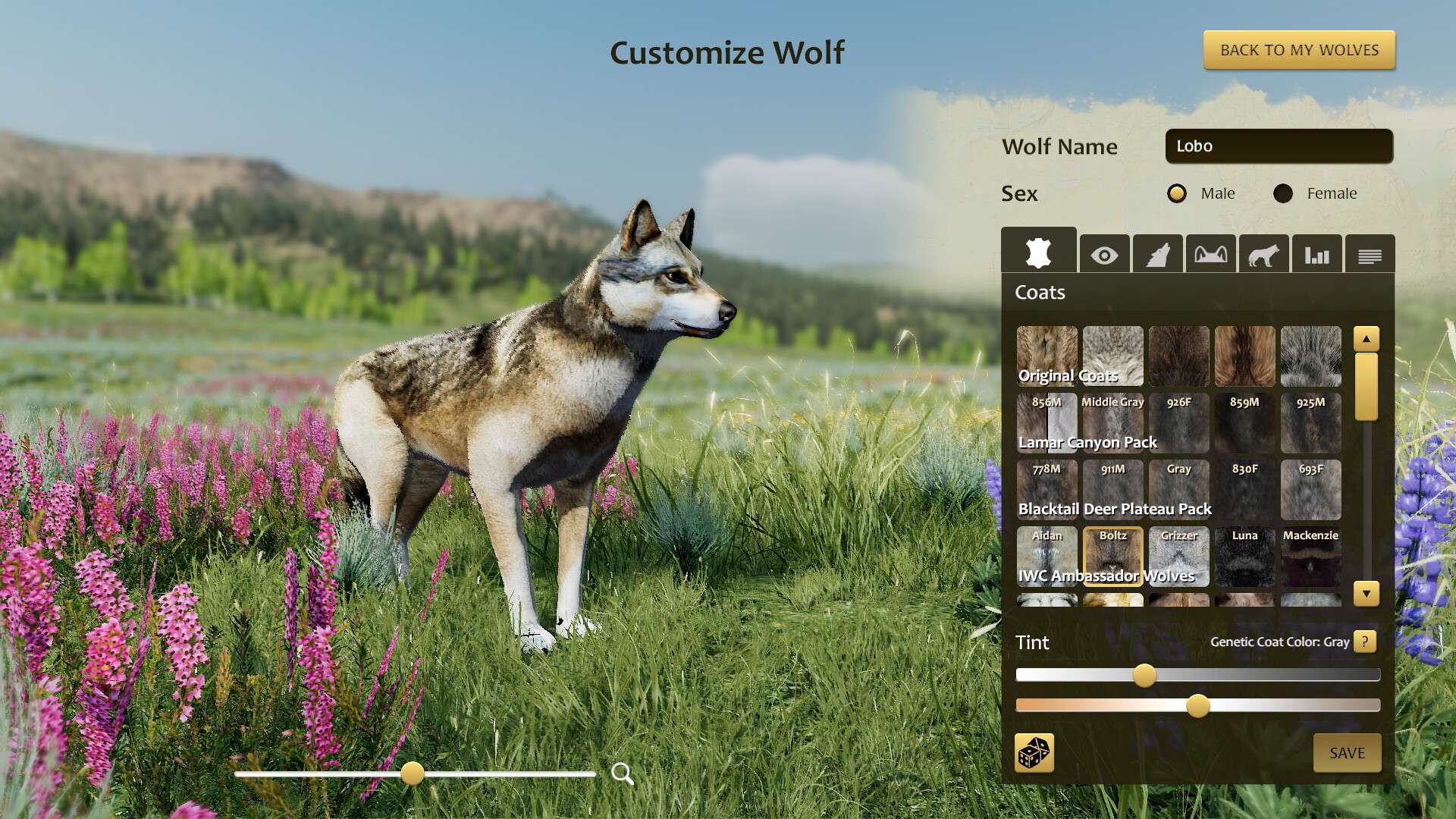Open the coat customization tab
The width and height of the screenshot is (1456, 819).
(x=1039, y=254)
